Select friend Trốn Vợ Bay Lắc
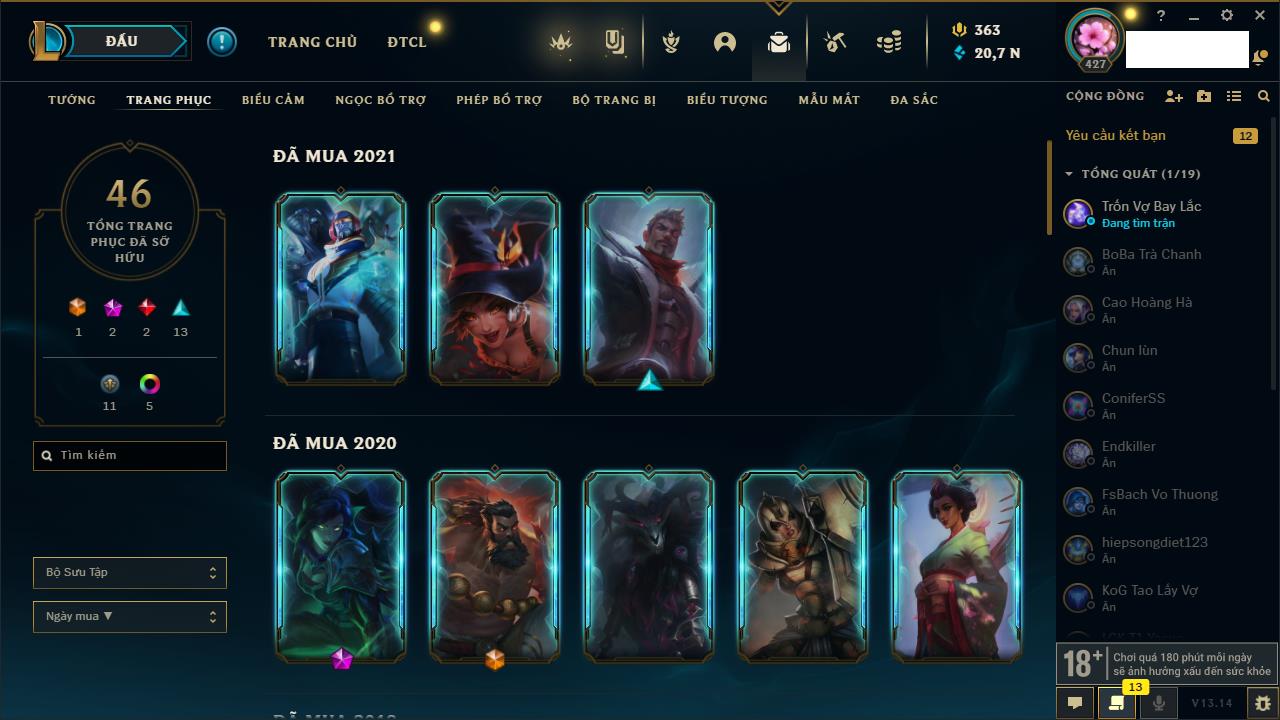Screen dimensions: 1280x720 pos(1150,213)
